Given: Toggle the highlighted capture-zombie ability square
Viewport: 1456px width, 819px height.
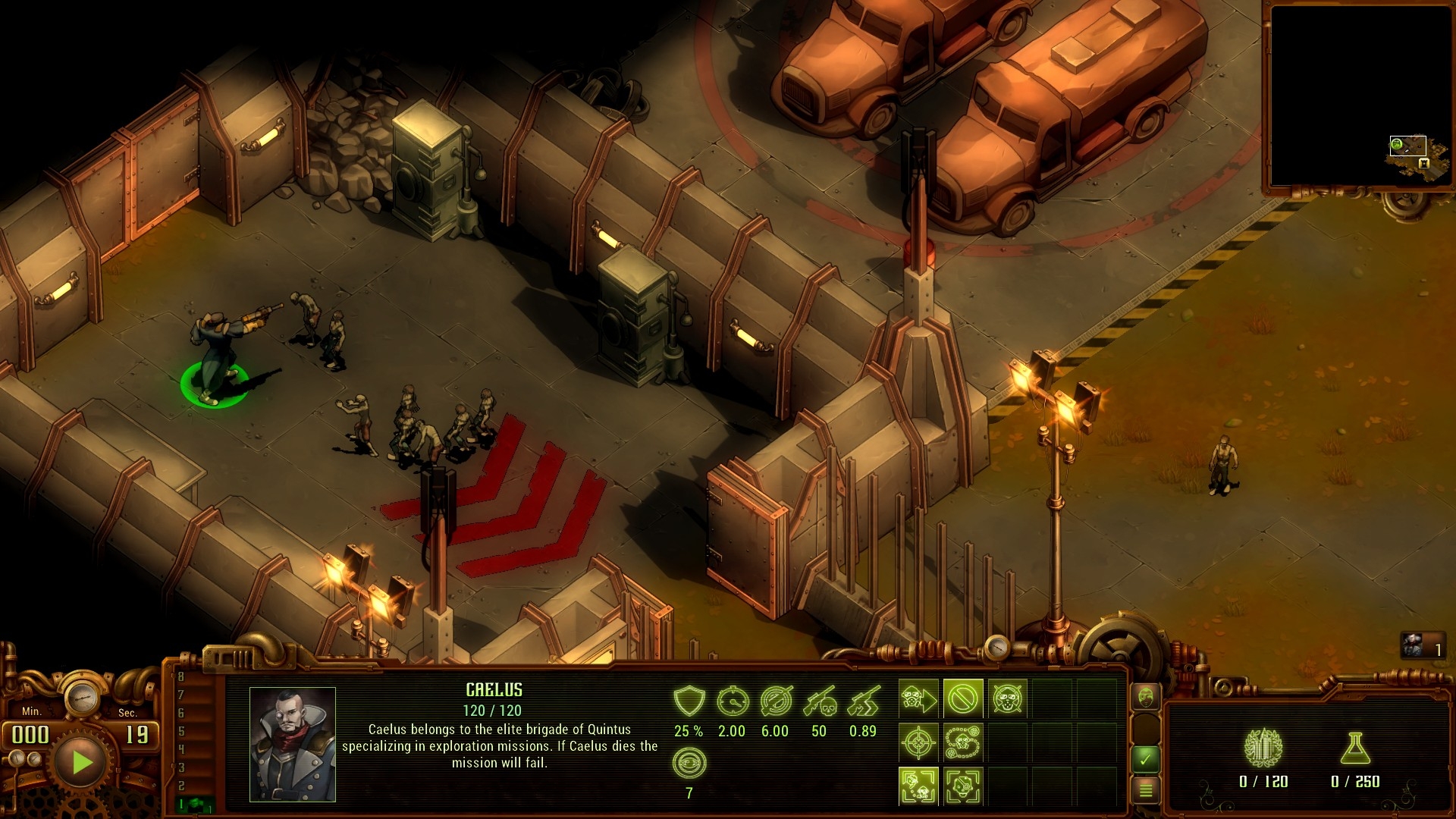Looking at the screenshot, I should (919, 787).
